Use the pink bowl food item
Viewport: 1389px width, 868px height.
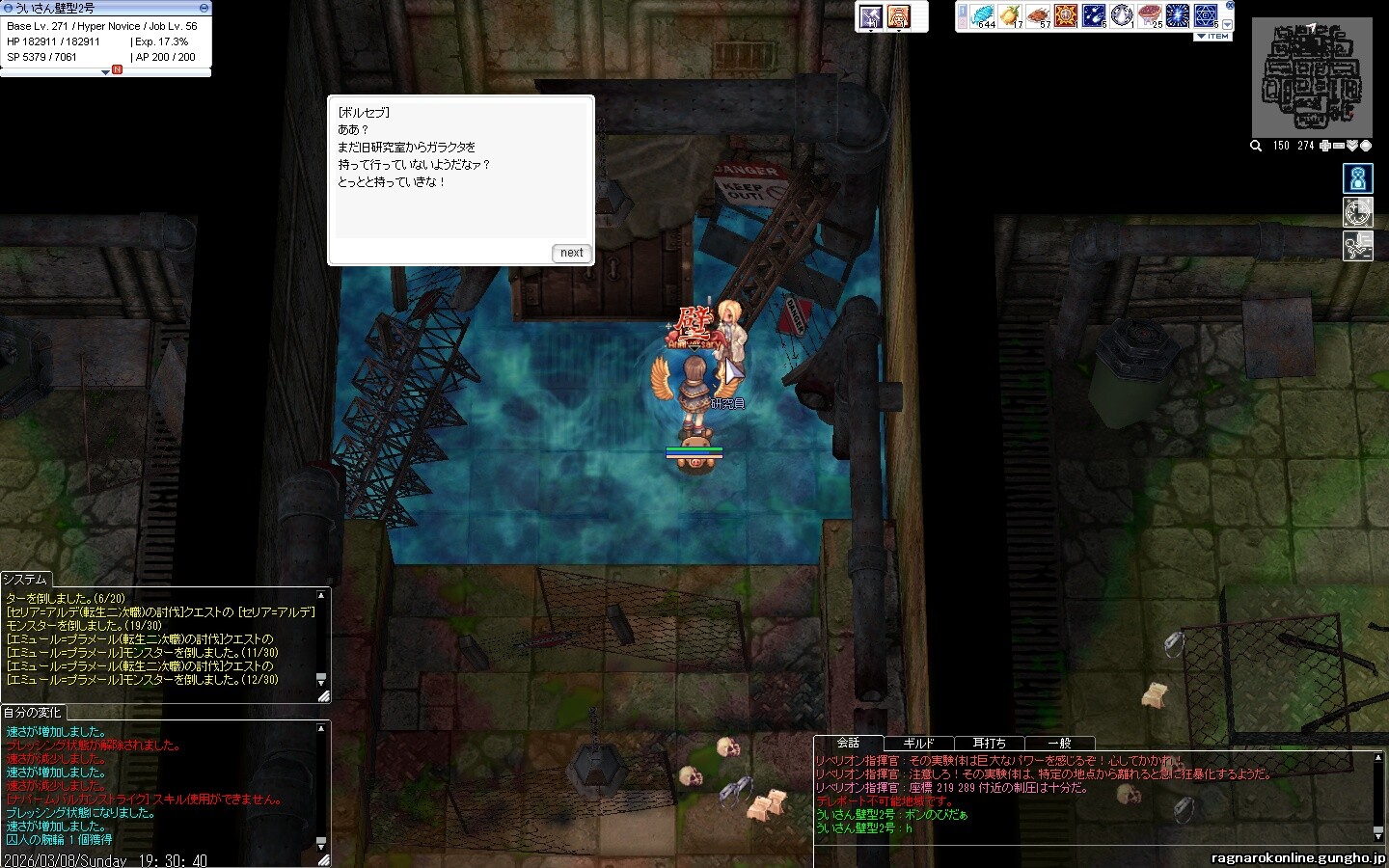tap(1150, 15)
